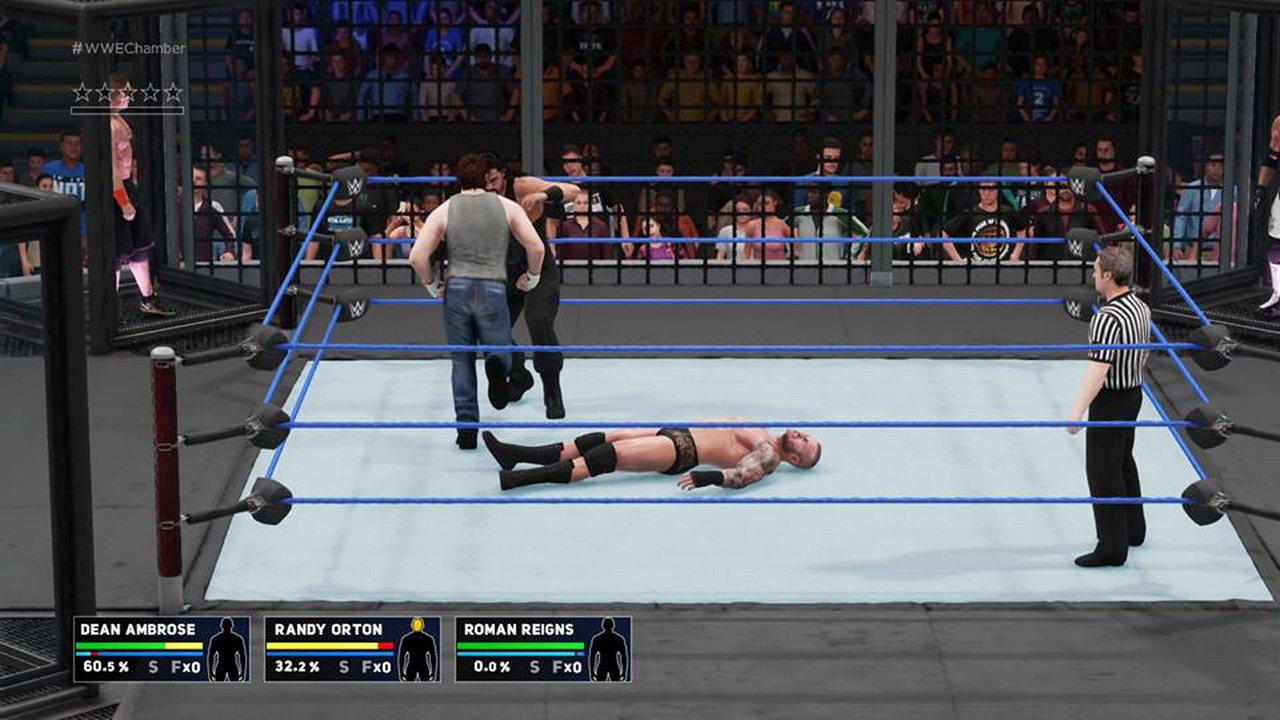Image resolution: width=1280 pixels, height=720 pixels.
Task: Open Randy Orton's body damage silhouette
Action: (x=418, y=650)
